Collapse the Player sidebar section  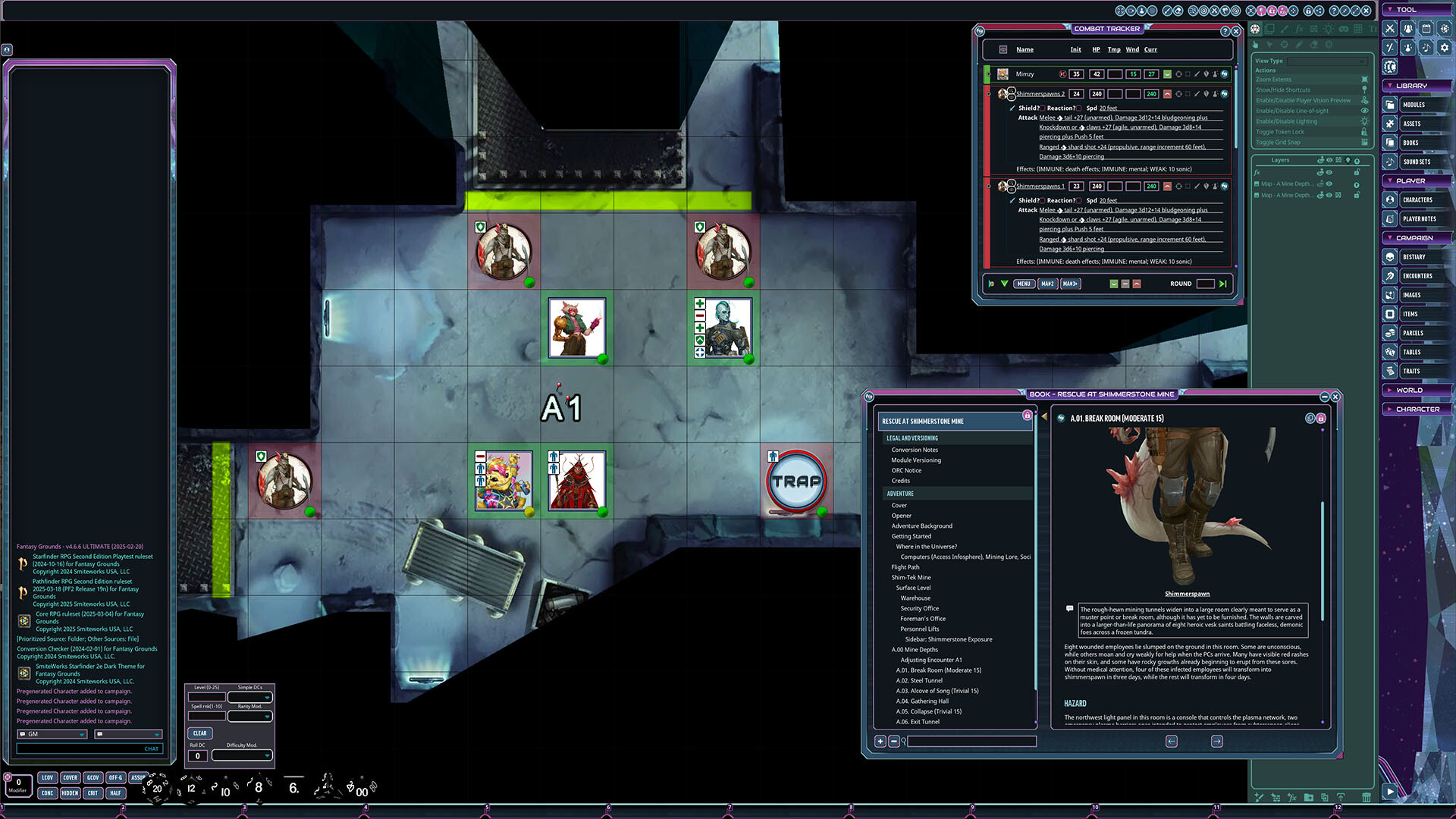(x=1390, y=180)
